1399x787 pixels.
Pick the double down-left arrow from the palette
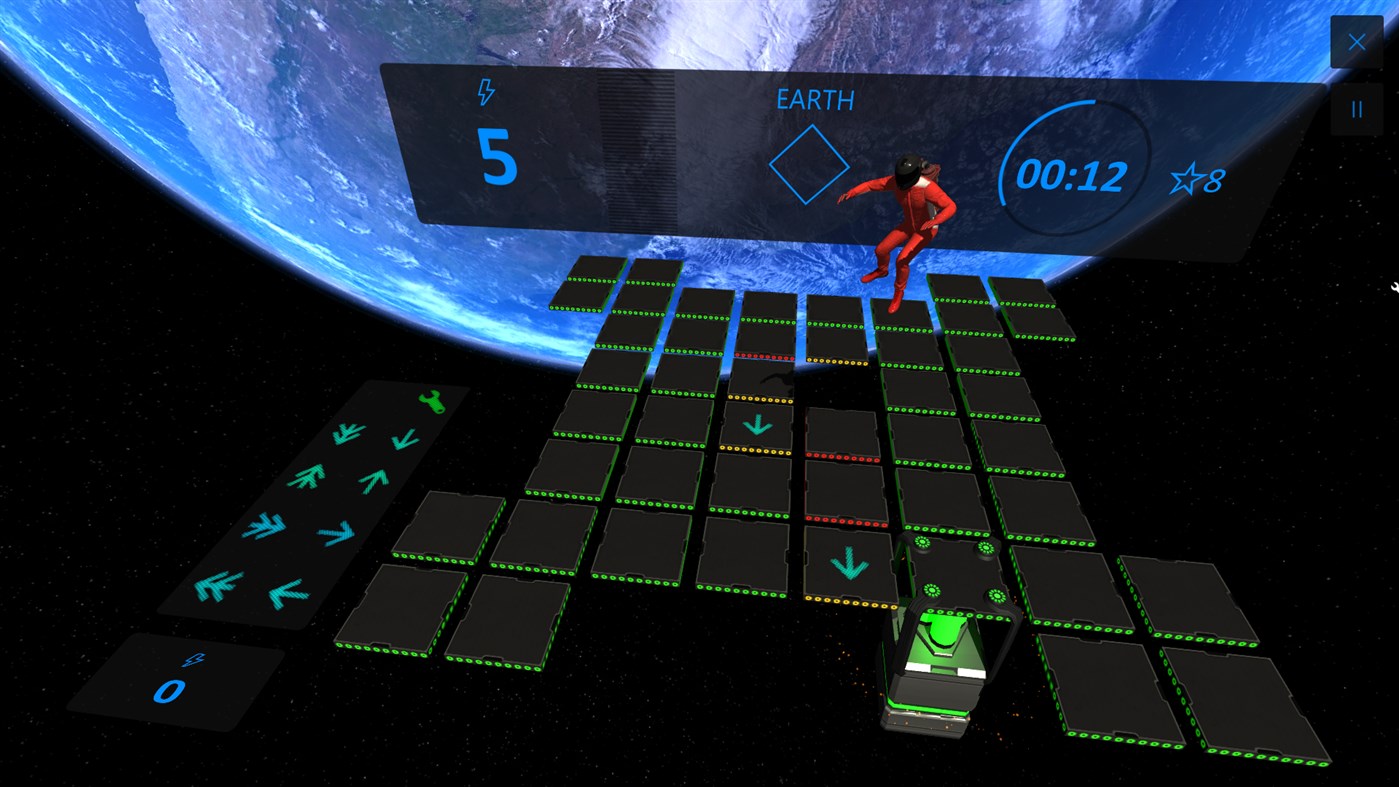[347, 435]
